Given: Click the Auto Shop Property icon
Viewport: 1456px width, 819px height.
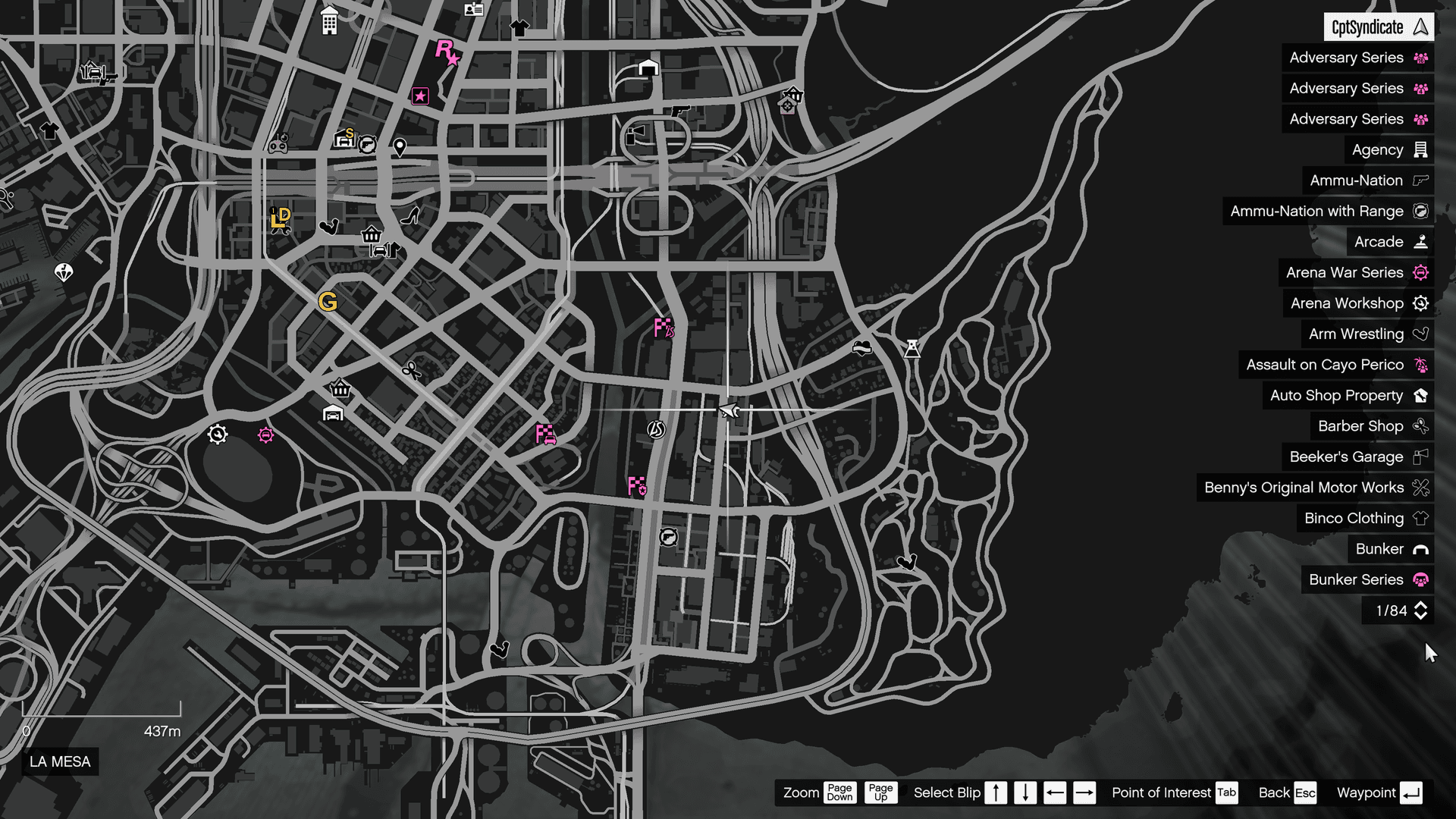Looking at the screenshot, I should click(1419, 395).
